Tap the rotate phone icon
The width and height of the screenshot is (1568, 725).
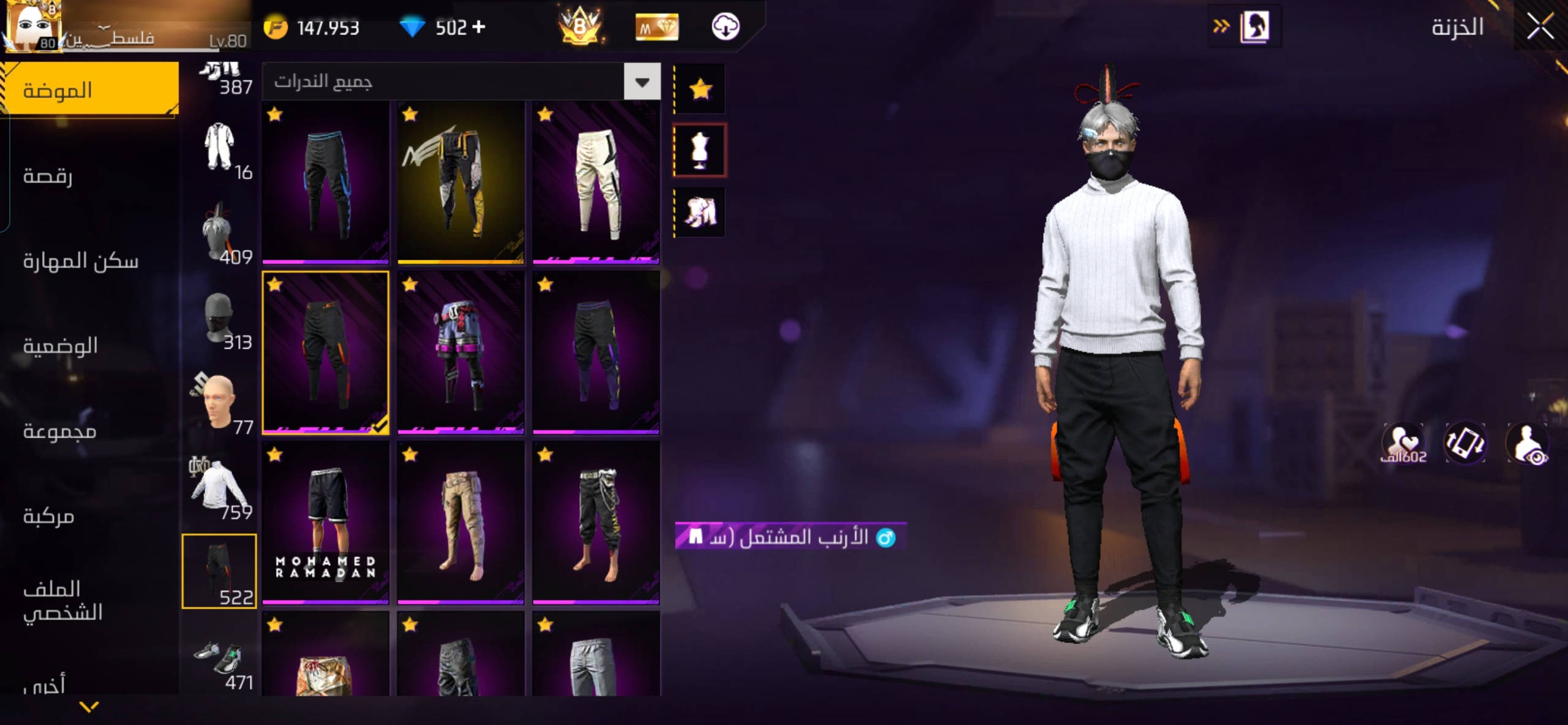[1464, 442]
